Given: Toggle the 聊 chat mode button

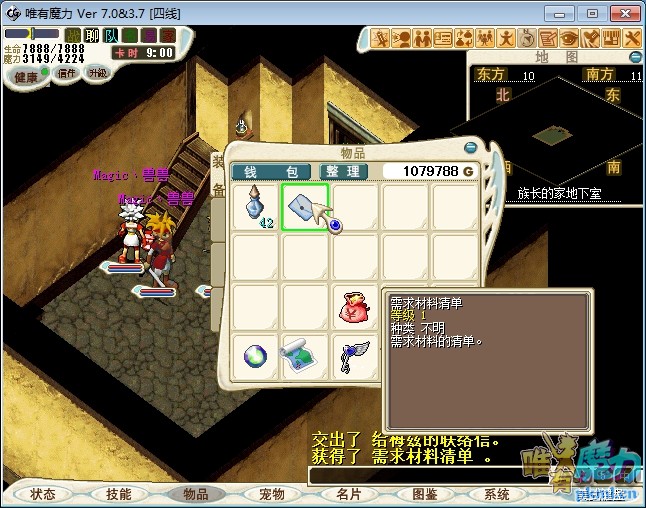Looking at the screenshot, I should tap(92, 36).
